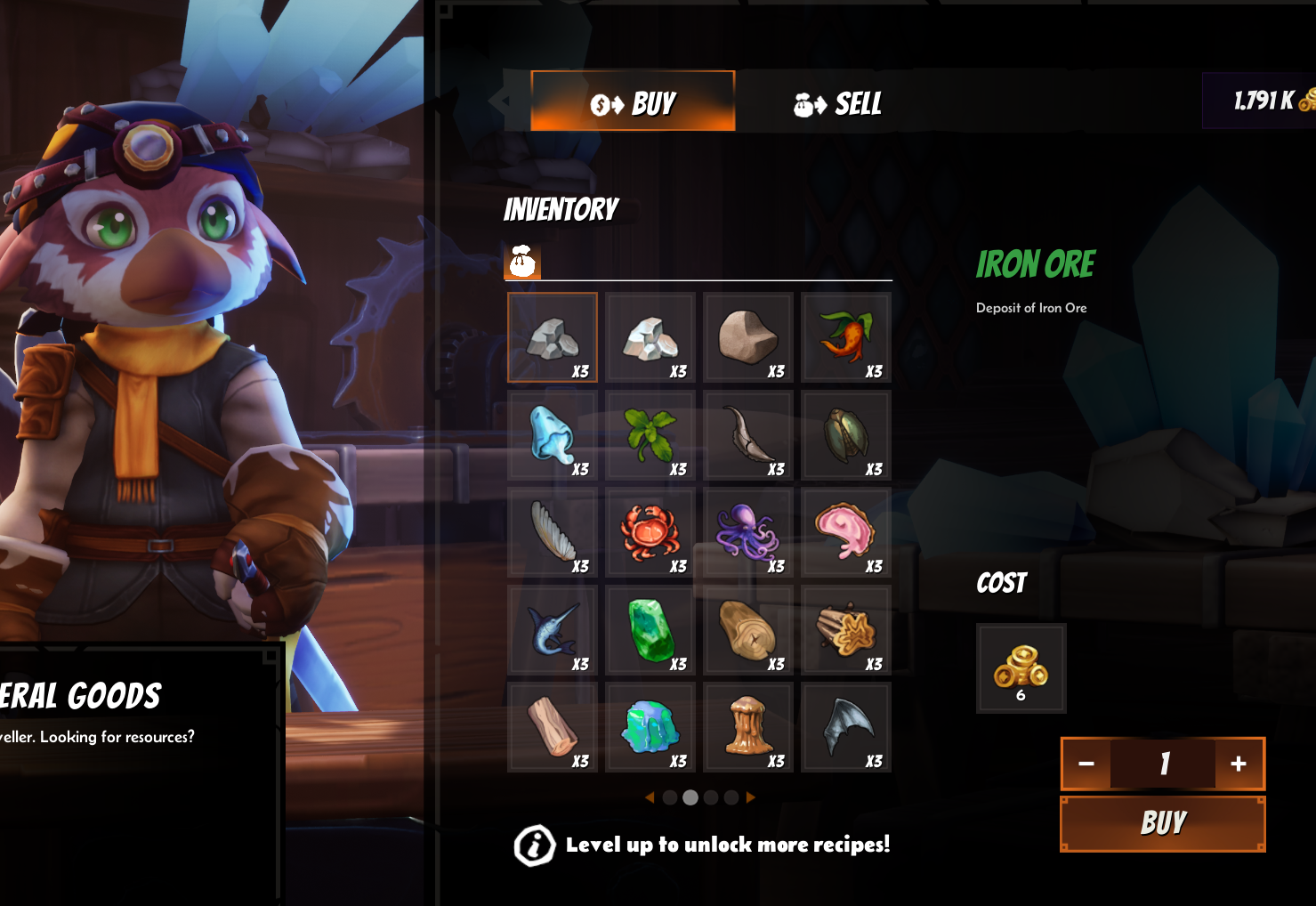Select the Buy tab

(x=633, y=101)
